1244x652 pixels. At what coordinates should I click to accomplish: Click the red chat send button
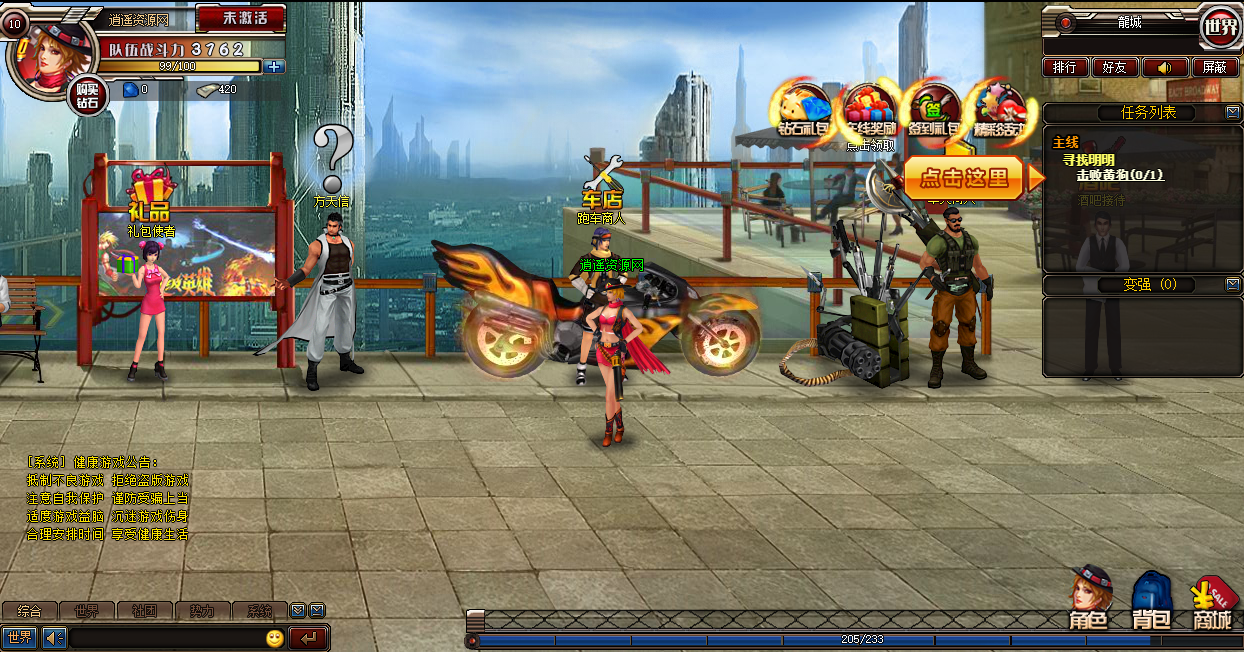(308, 637)
